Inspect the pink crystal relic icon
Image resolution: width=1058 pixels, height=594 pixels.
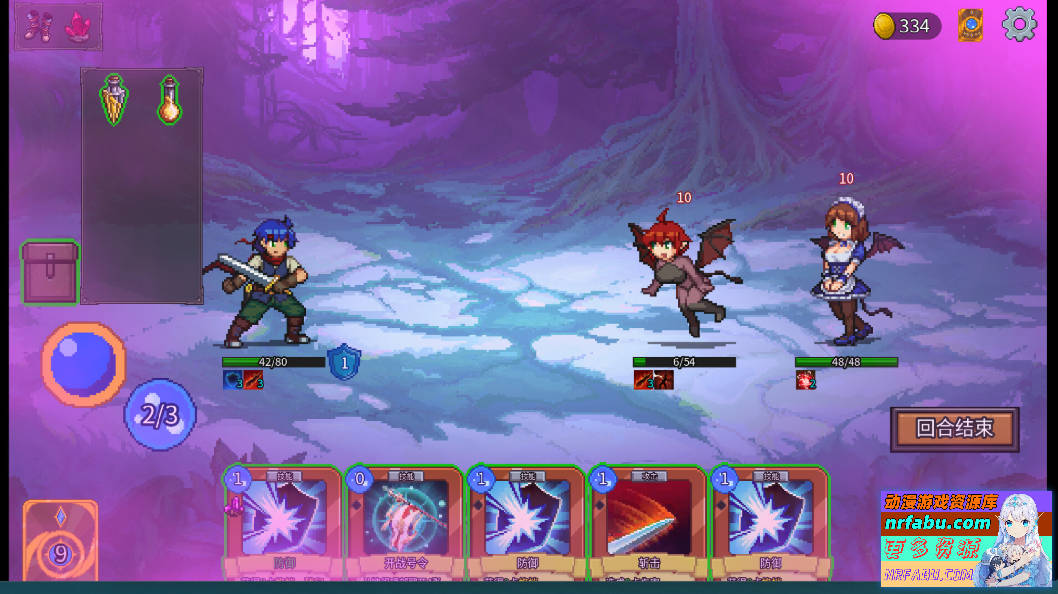pos(77,27)
